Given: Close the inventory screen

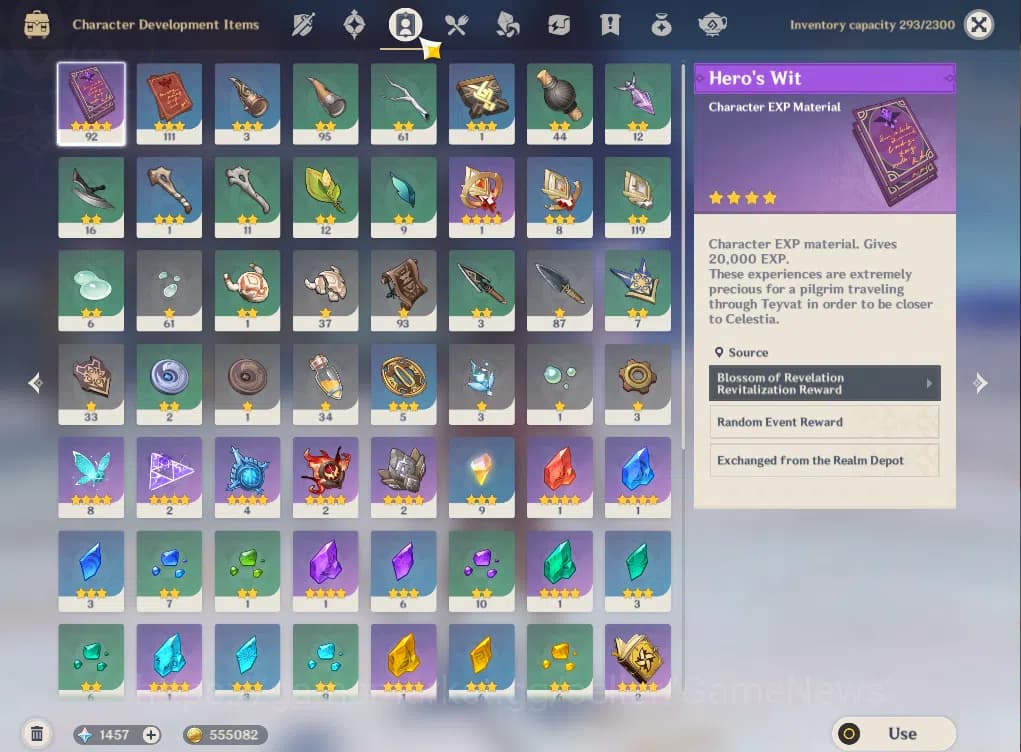Looking at the screenshot, I should click(979, 25).
